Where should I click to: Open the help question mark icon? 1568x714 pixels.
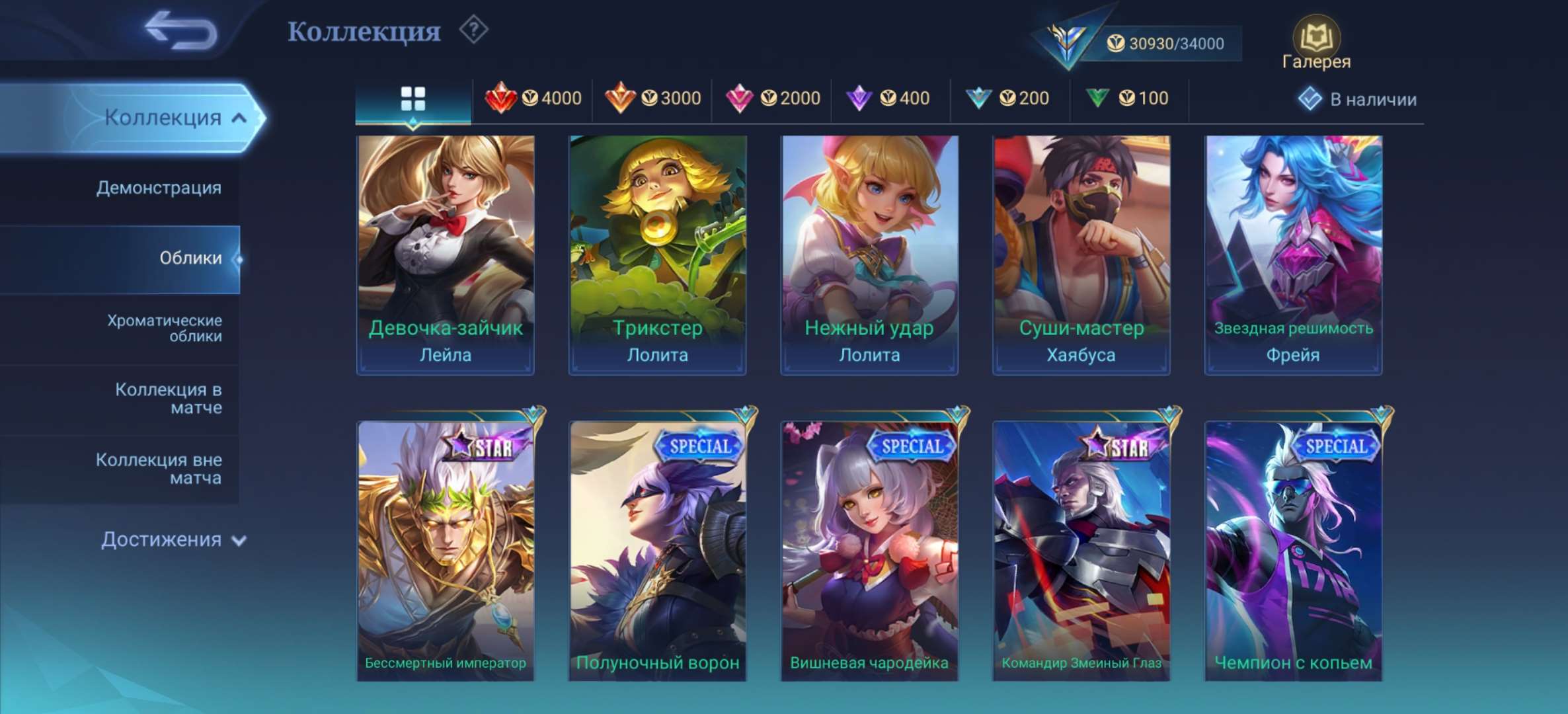click(475, 29)
